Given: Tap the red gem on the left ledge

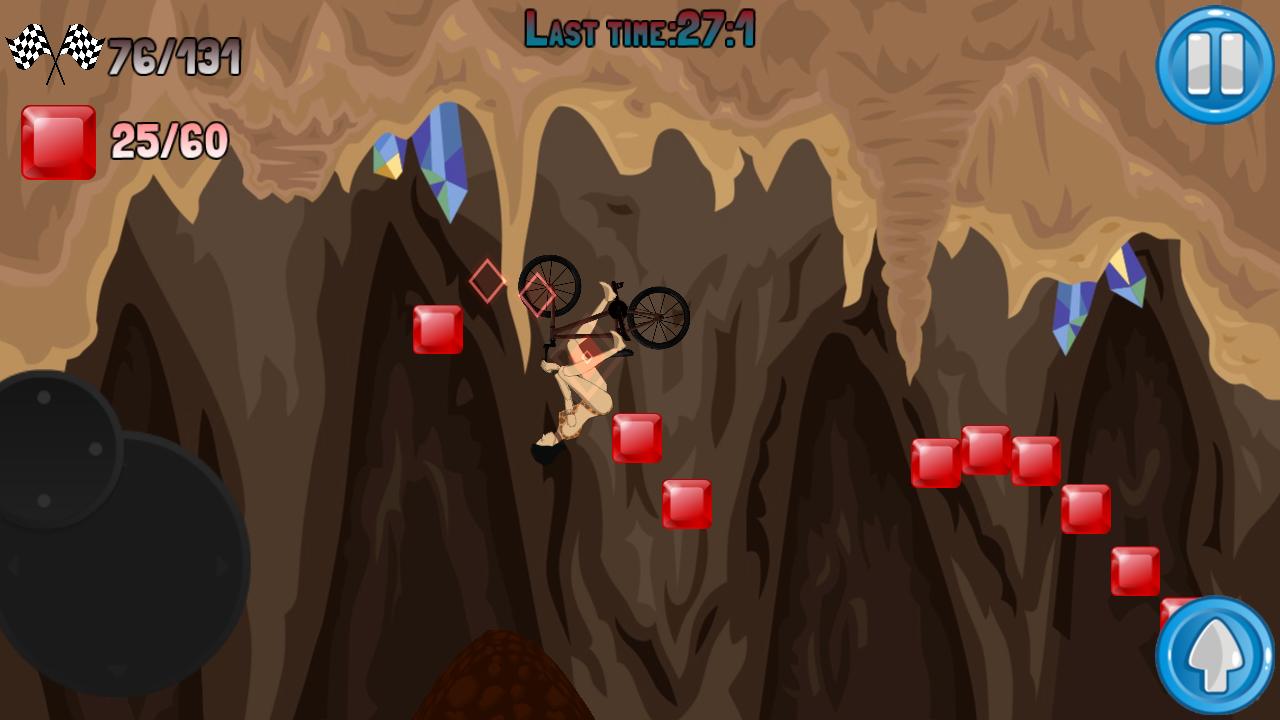Looking at the screenshot, I should (x=437, y=330).
